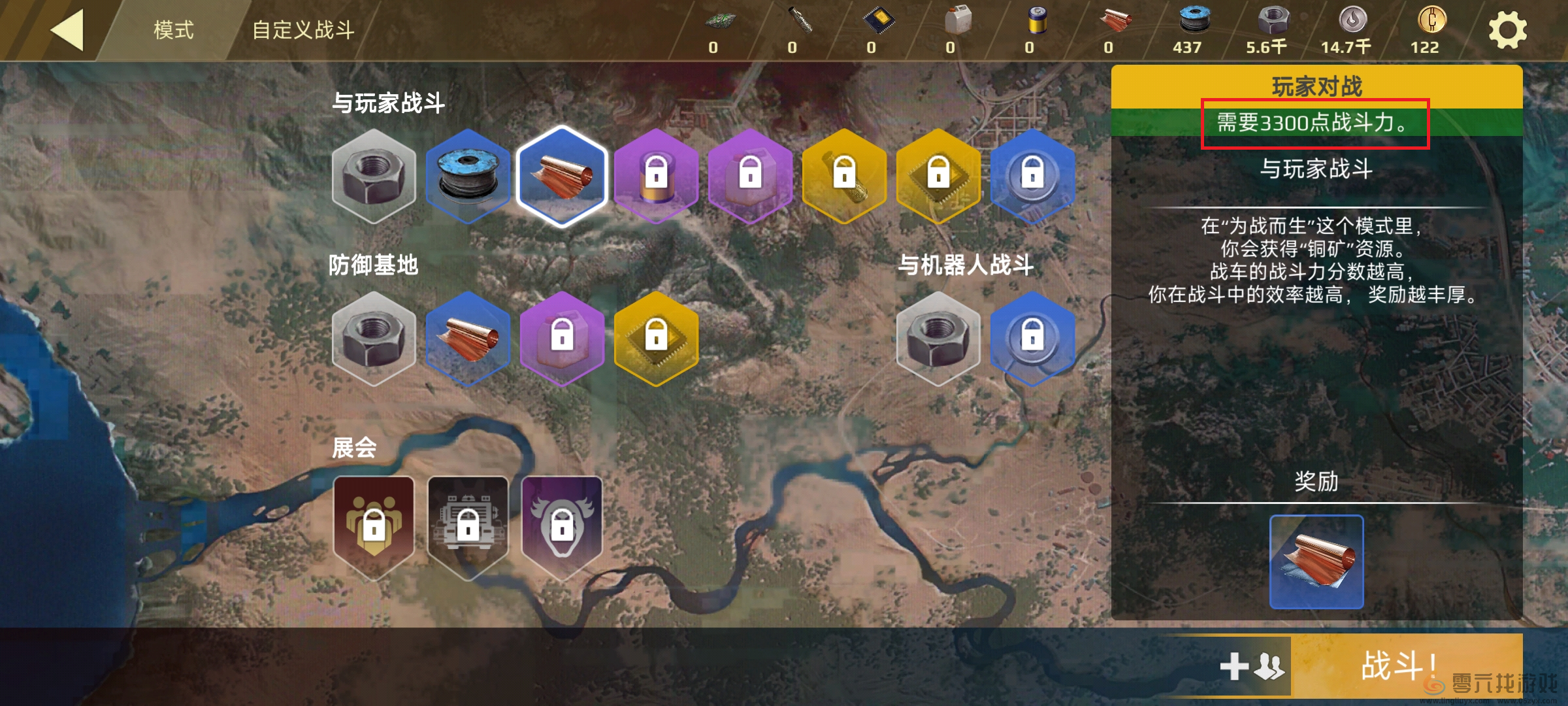Go back with the white arrow button
This screenshot has height=706, width=1568.
(x=67, y=30)
